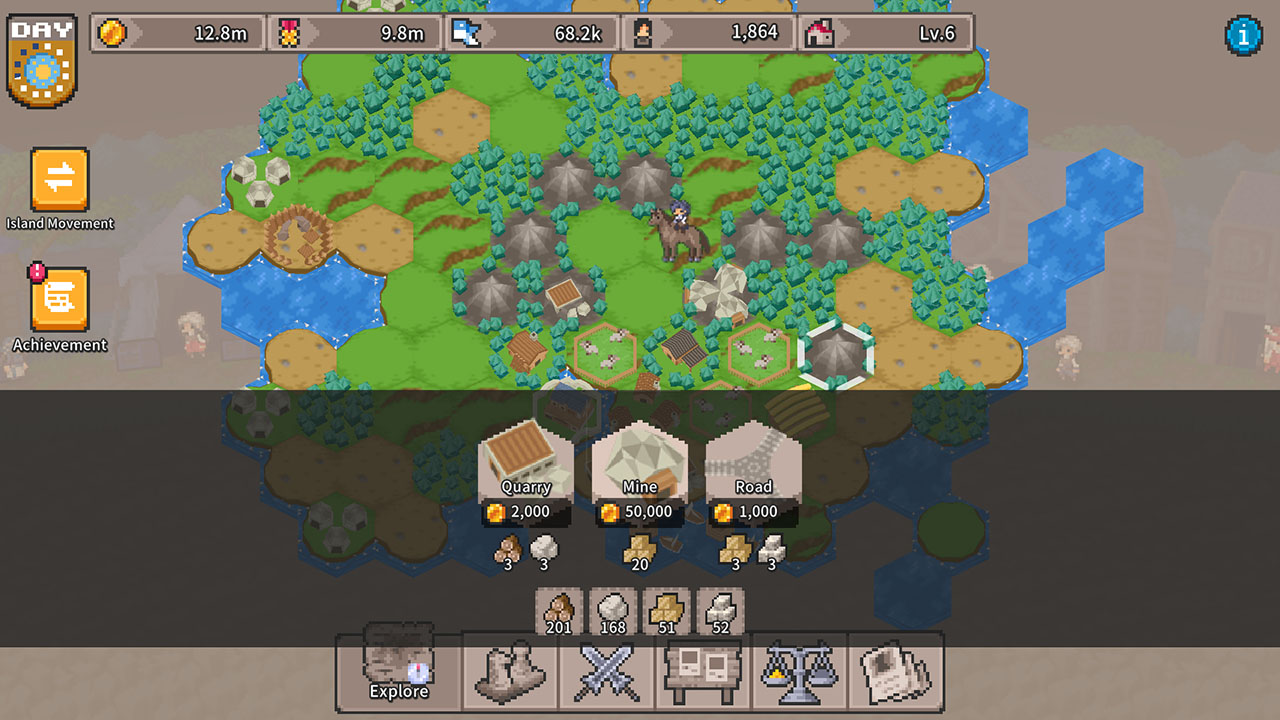Viewport: 1280px width, 720px height.
Task: Click the blue info icon top right
Action: click(1243, 32)
